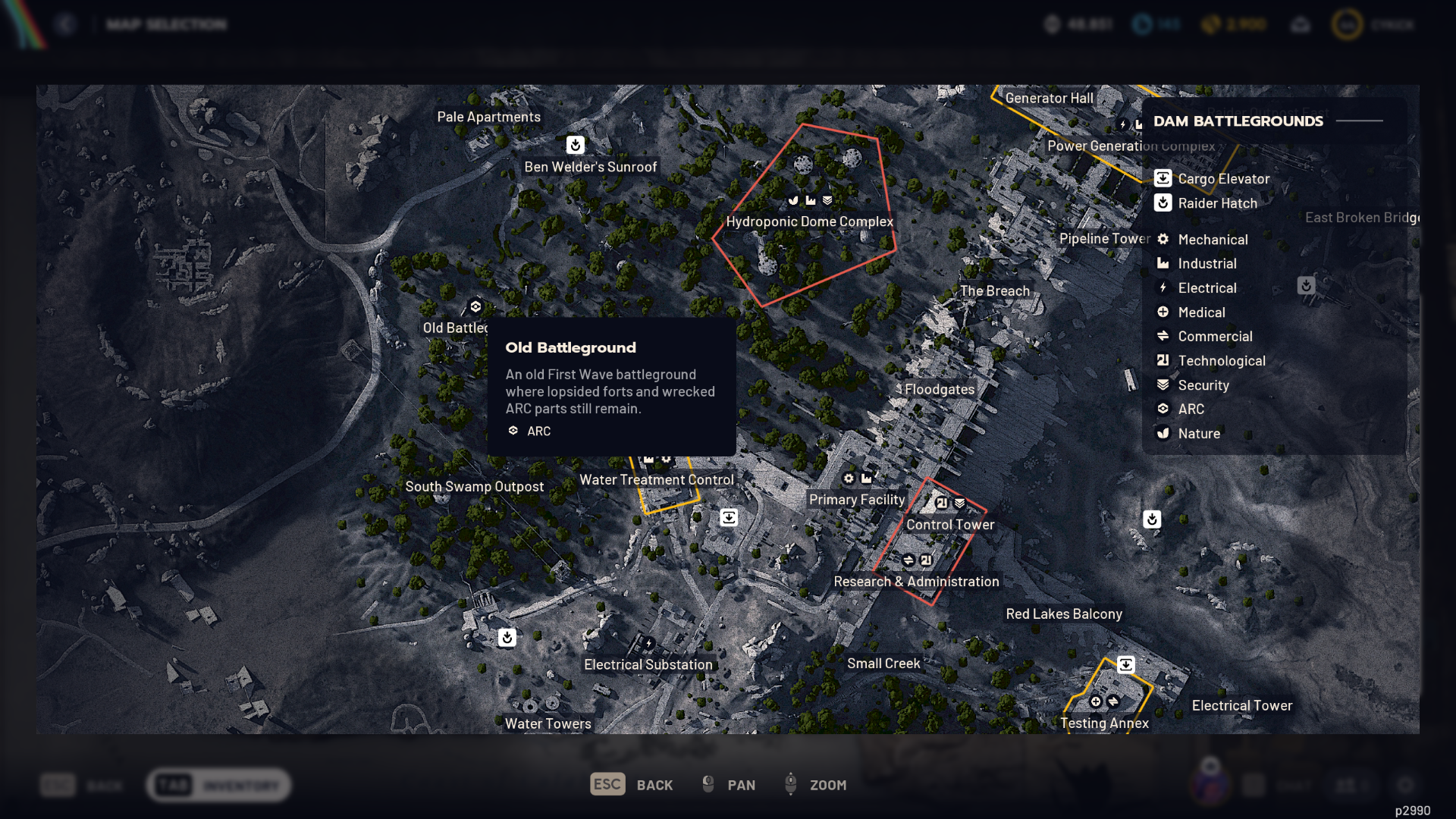Select the Security icon in Hydroponic Dome Complex
1456x819 pixels.
(828, 201)
